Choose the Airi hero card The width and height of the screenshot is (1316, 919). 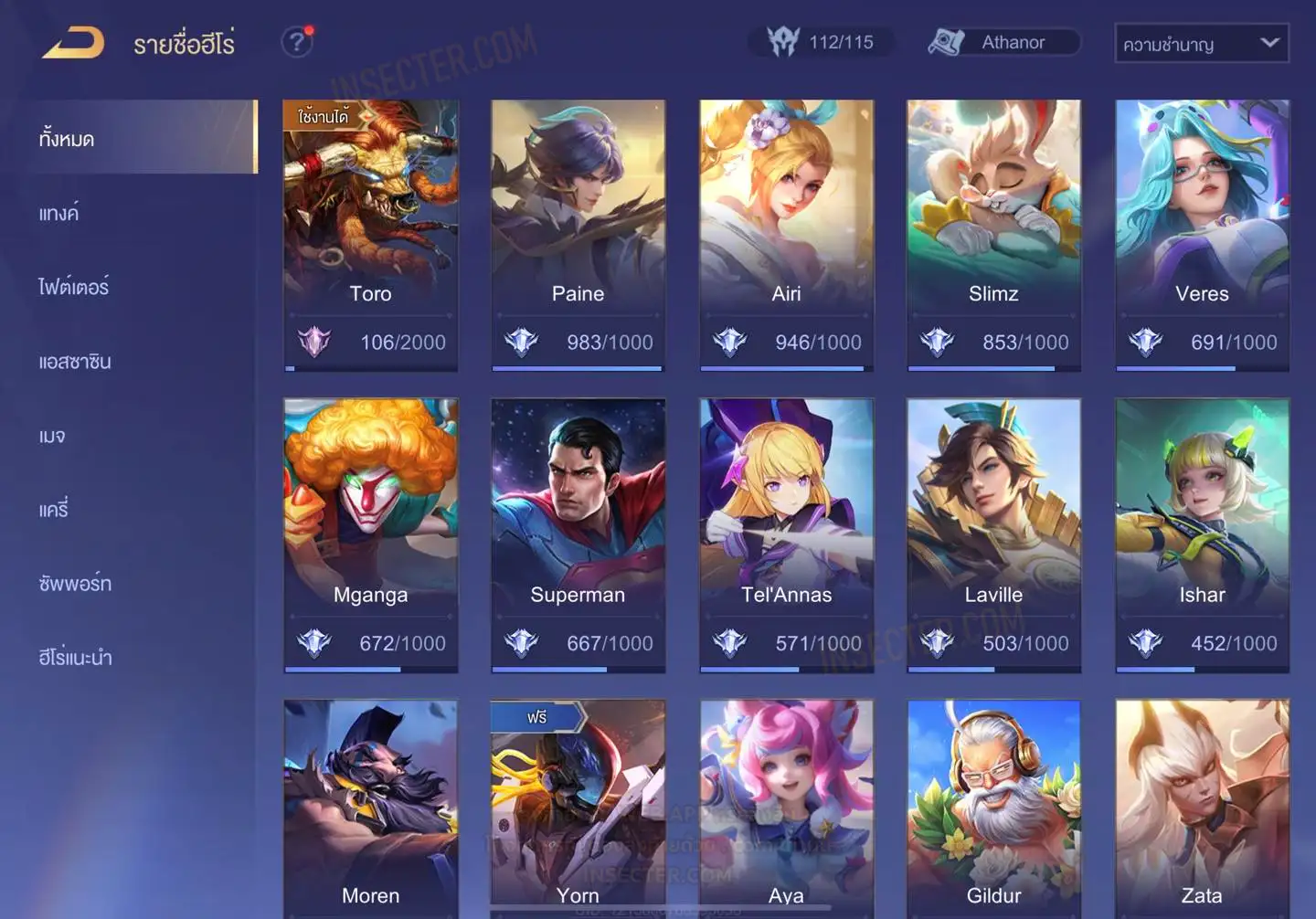[x=786, y=234]
